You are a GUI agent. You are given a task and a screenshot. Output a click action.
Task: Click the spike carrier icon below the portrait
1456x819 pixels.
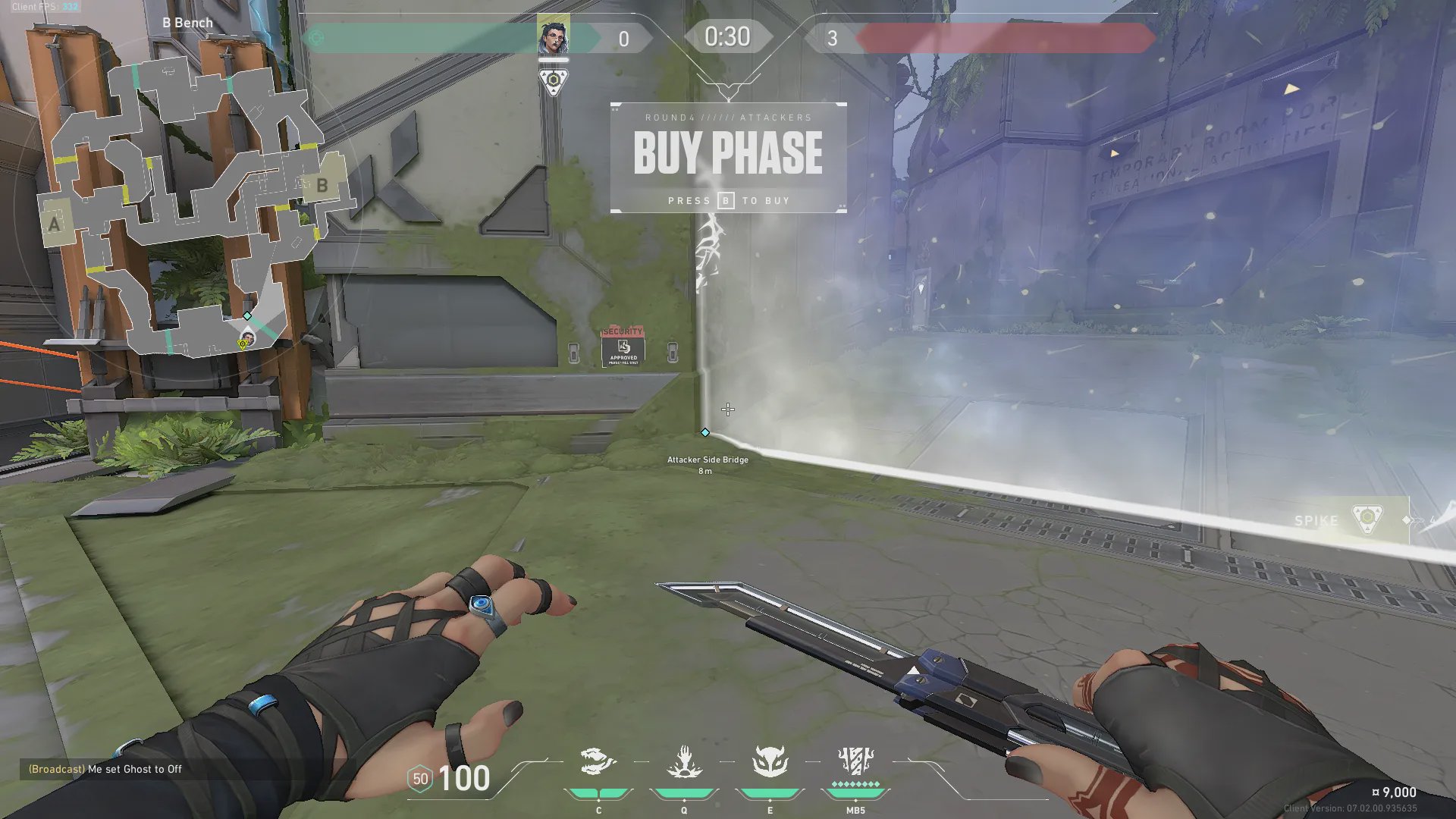click(x=554, y=81)
